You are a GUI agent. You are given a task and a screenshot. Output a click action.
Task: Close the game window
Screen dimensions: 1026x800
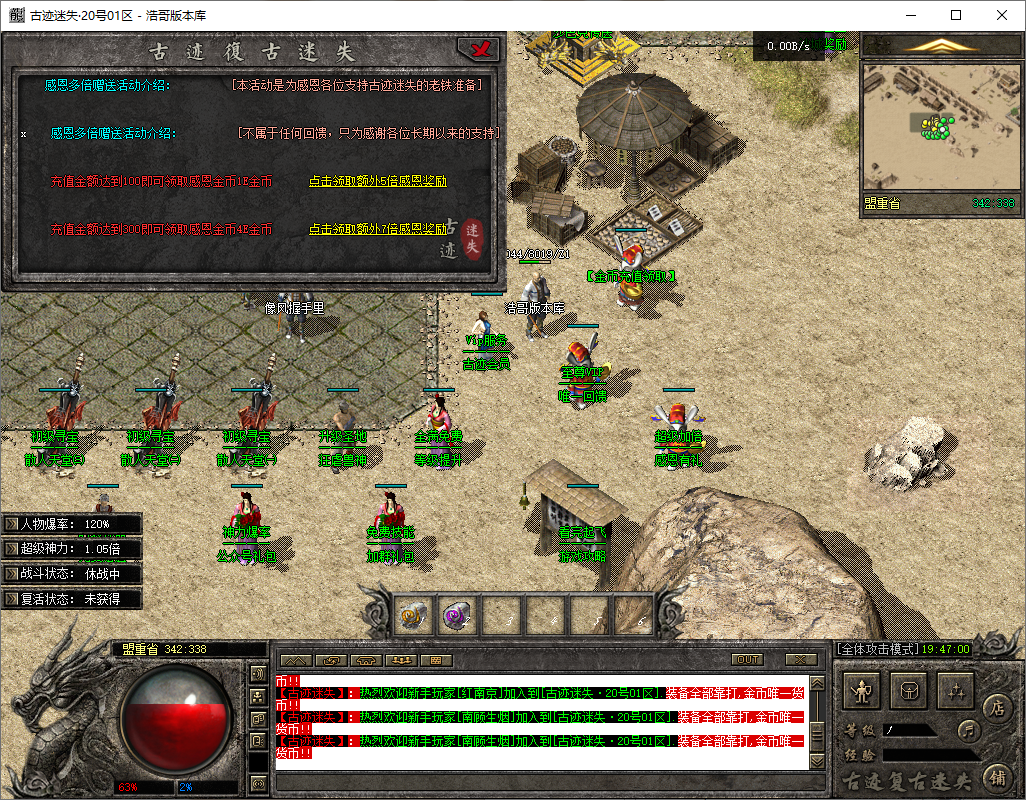tap(1002, 15)
